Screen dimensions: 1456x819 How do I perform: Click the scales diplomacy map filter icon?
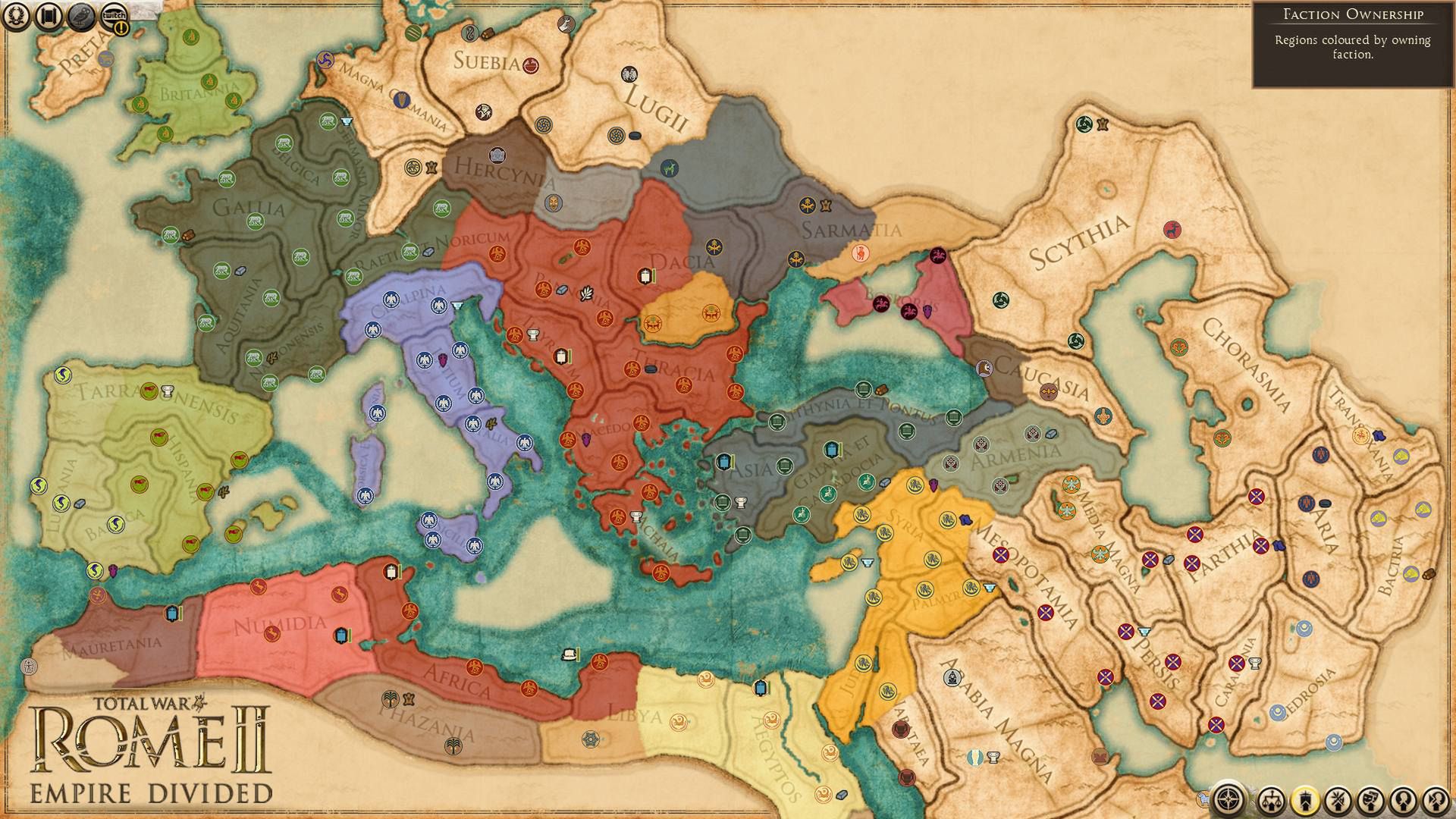click(1271, 800)
